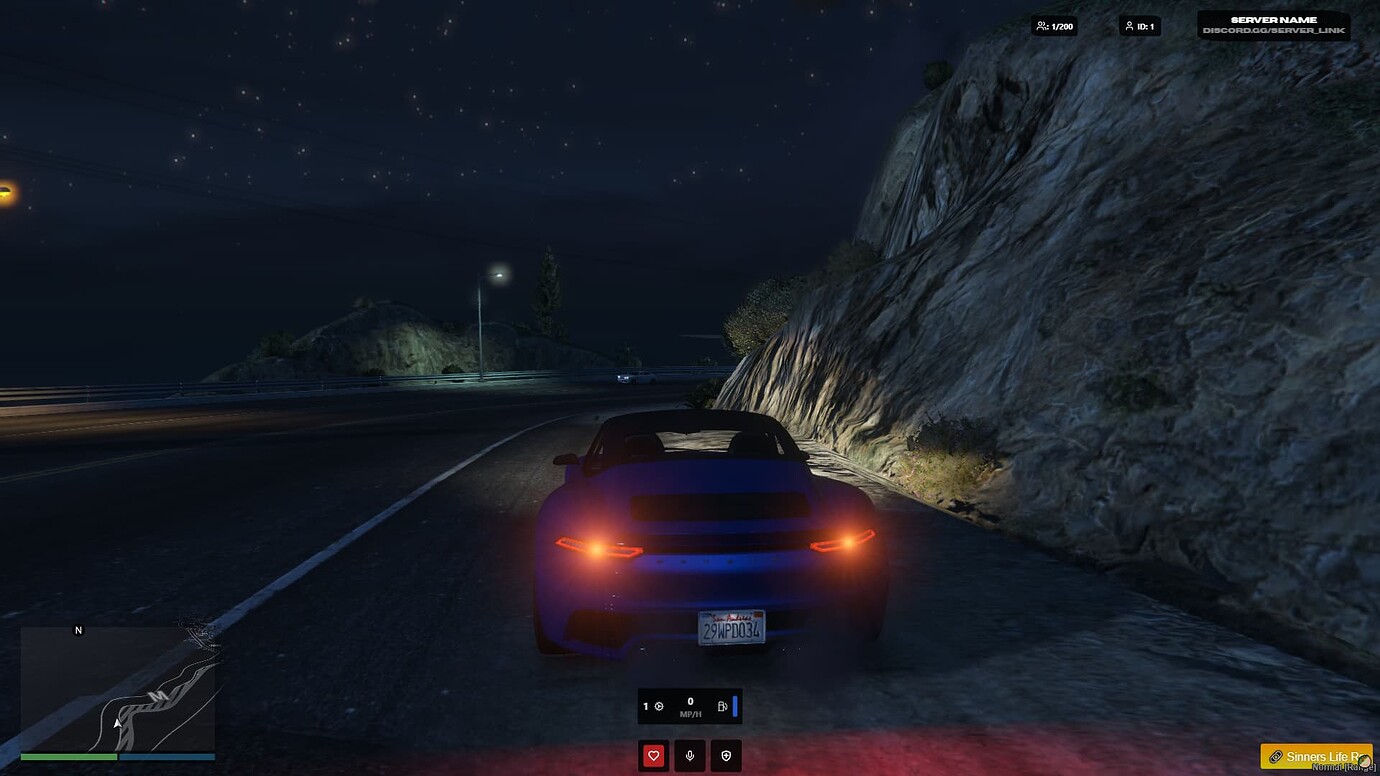This screenshot has height=776, width=1380.
Task: Click the person icon next to ID: 1
Action: tap(1128, 26)
